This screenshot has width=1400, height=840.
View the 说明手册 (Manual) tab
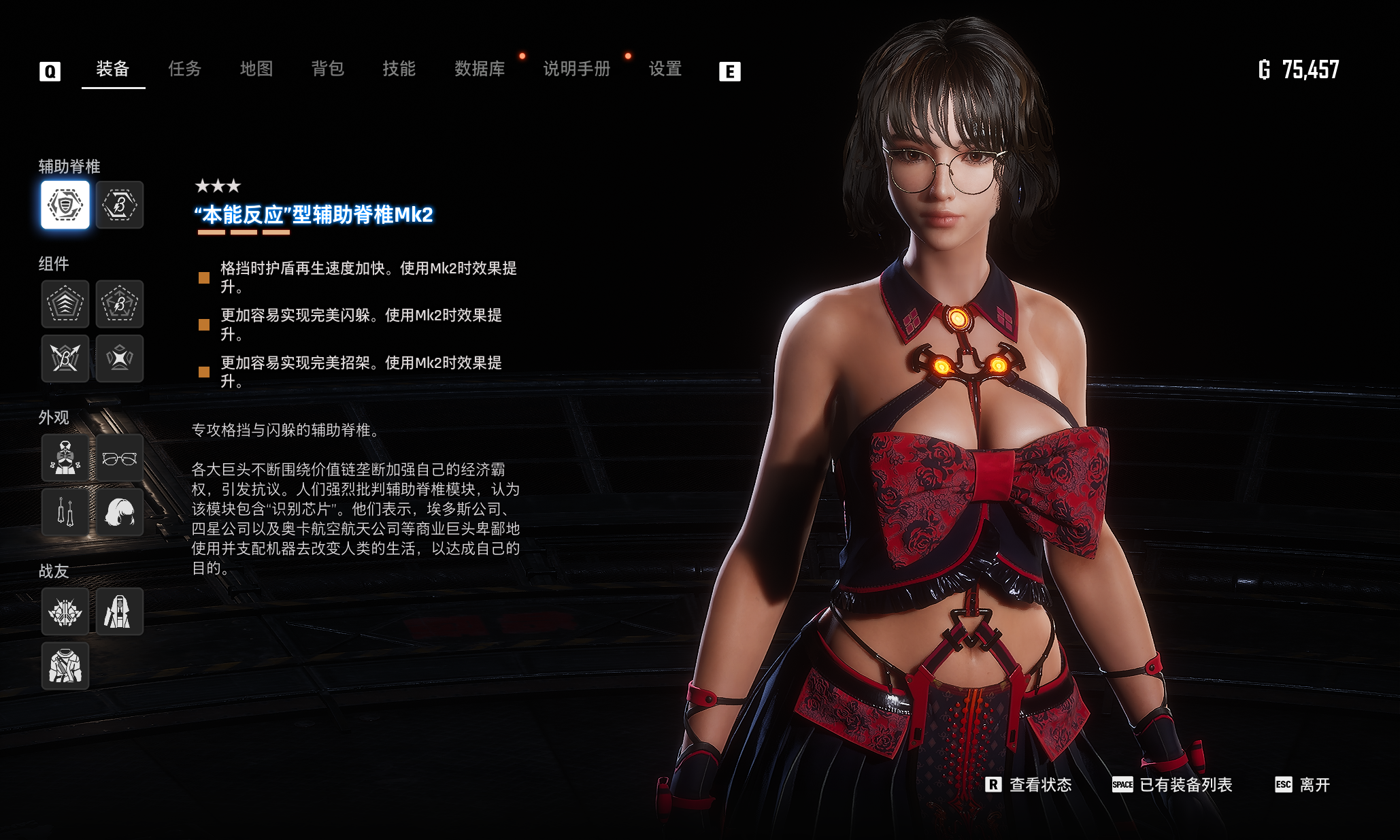point(577,69)
